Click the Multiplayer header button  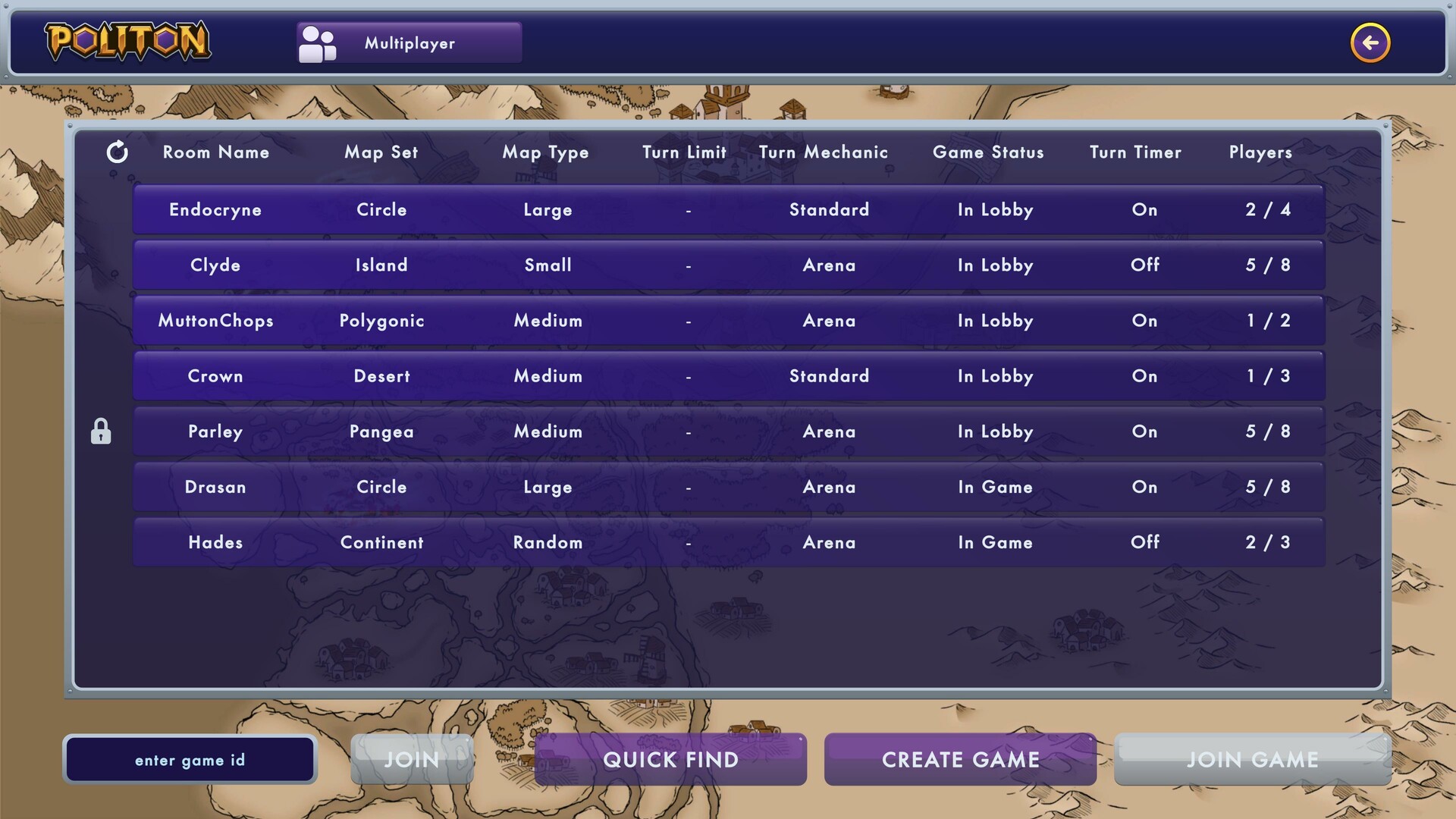point(408,42)
